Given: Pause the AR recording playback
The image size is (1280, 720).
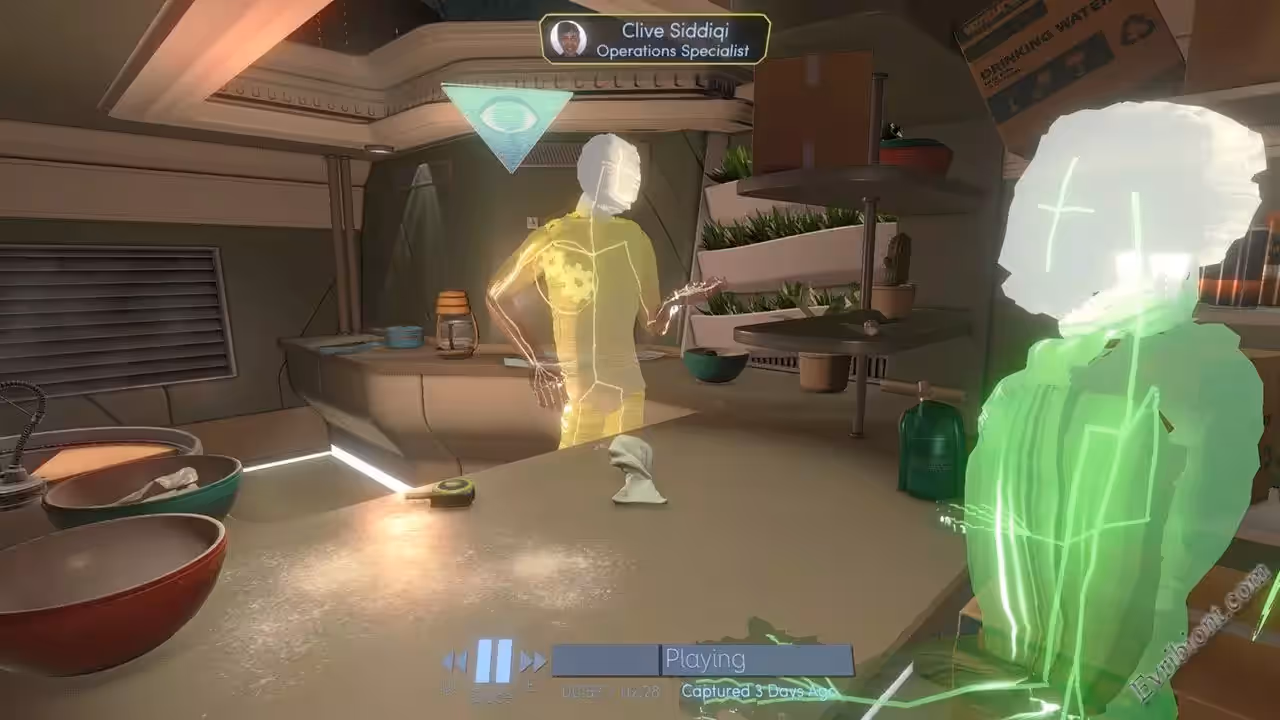Looking at the screenshot, I should 493,660.
